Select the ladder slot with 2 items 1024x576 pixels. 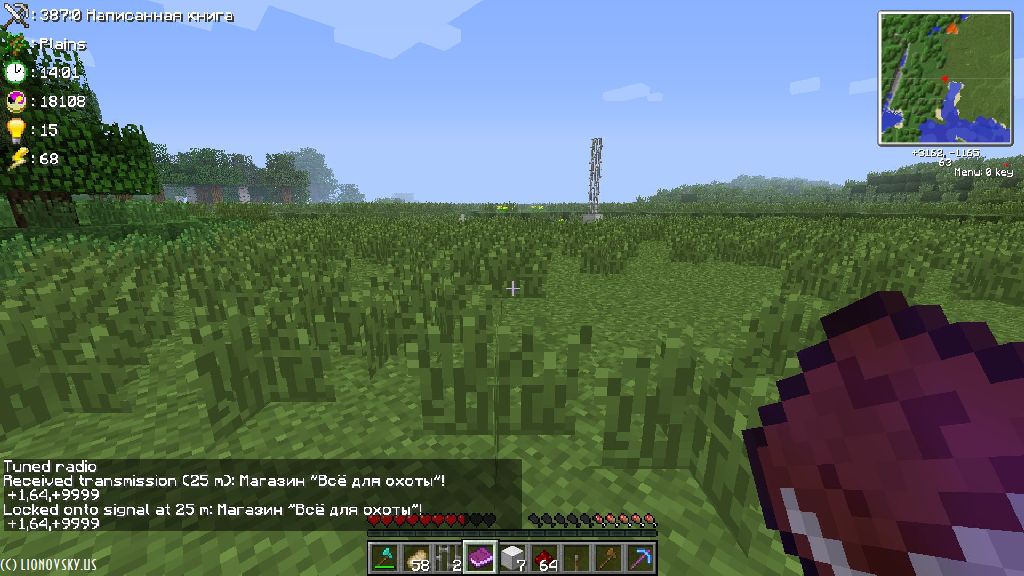449,558
